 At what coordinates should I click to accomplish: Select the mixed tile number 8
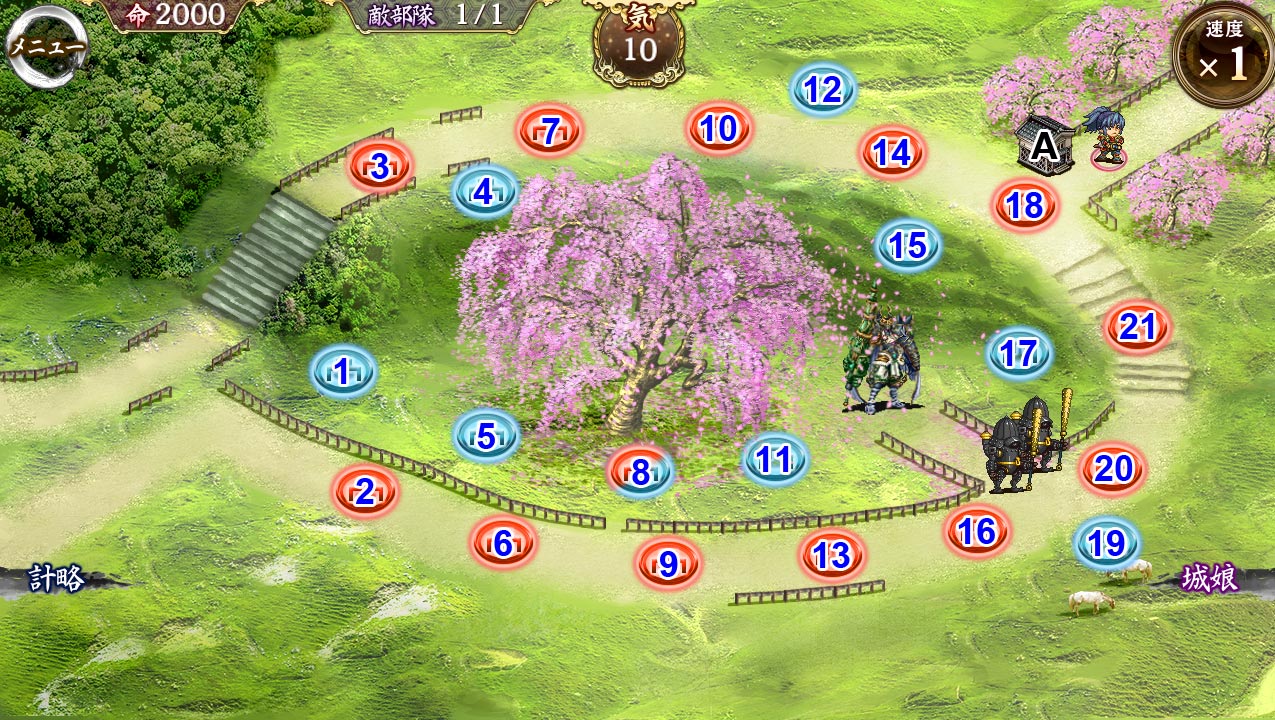(640, 472)
